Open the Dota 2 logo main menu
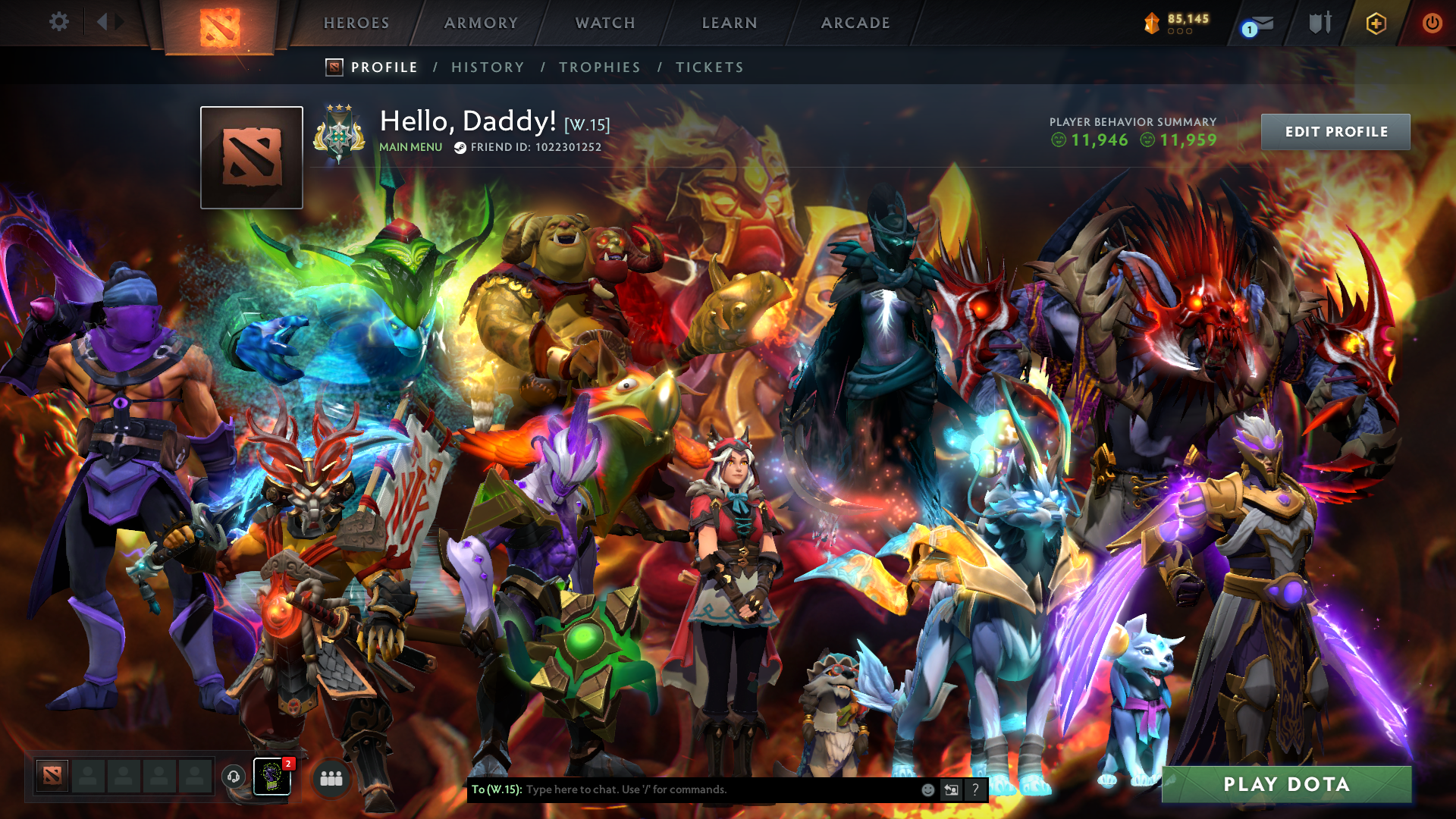 click(x=220, y=23)
